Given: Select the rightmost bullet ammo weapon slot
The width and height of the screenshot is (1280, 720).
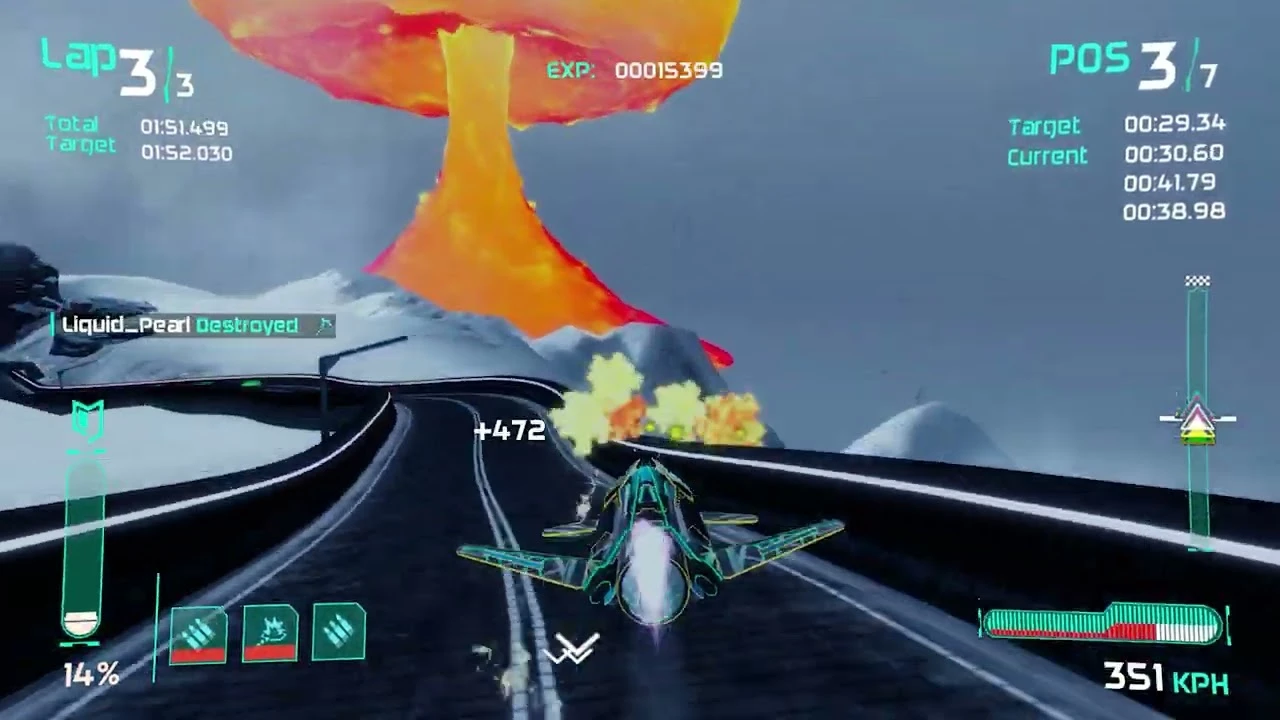Looking at the screenshot, I should point(336,630).
